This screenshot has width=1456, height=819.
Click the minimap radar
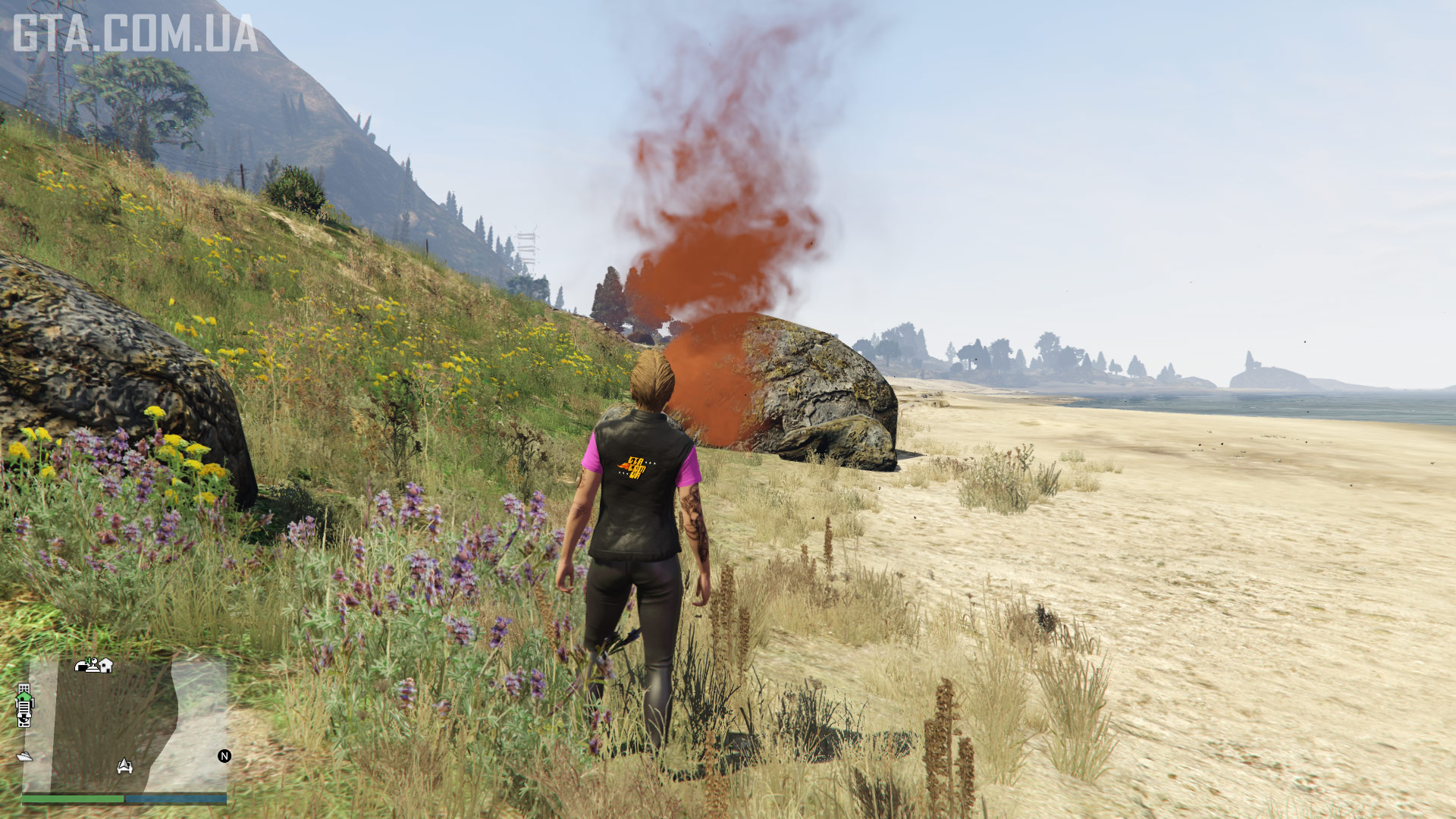coord(125,724)
